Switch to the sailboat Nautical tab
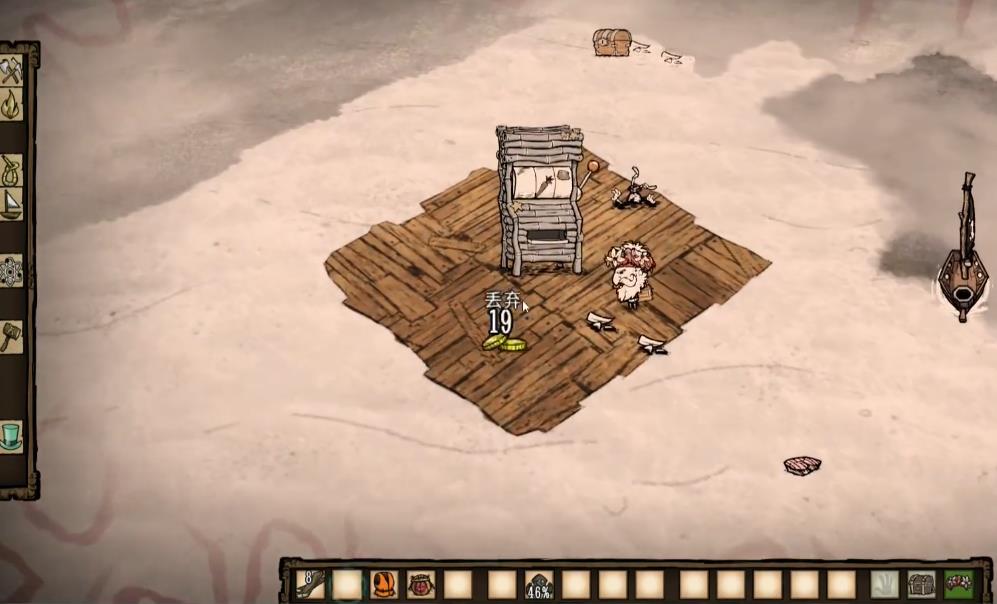 tap(12, 204)
